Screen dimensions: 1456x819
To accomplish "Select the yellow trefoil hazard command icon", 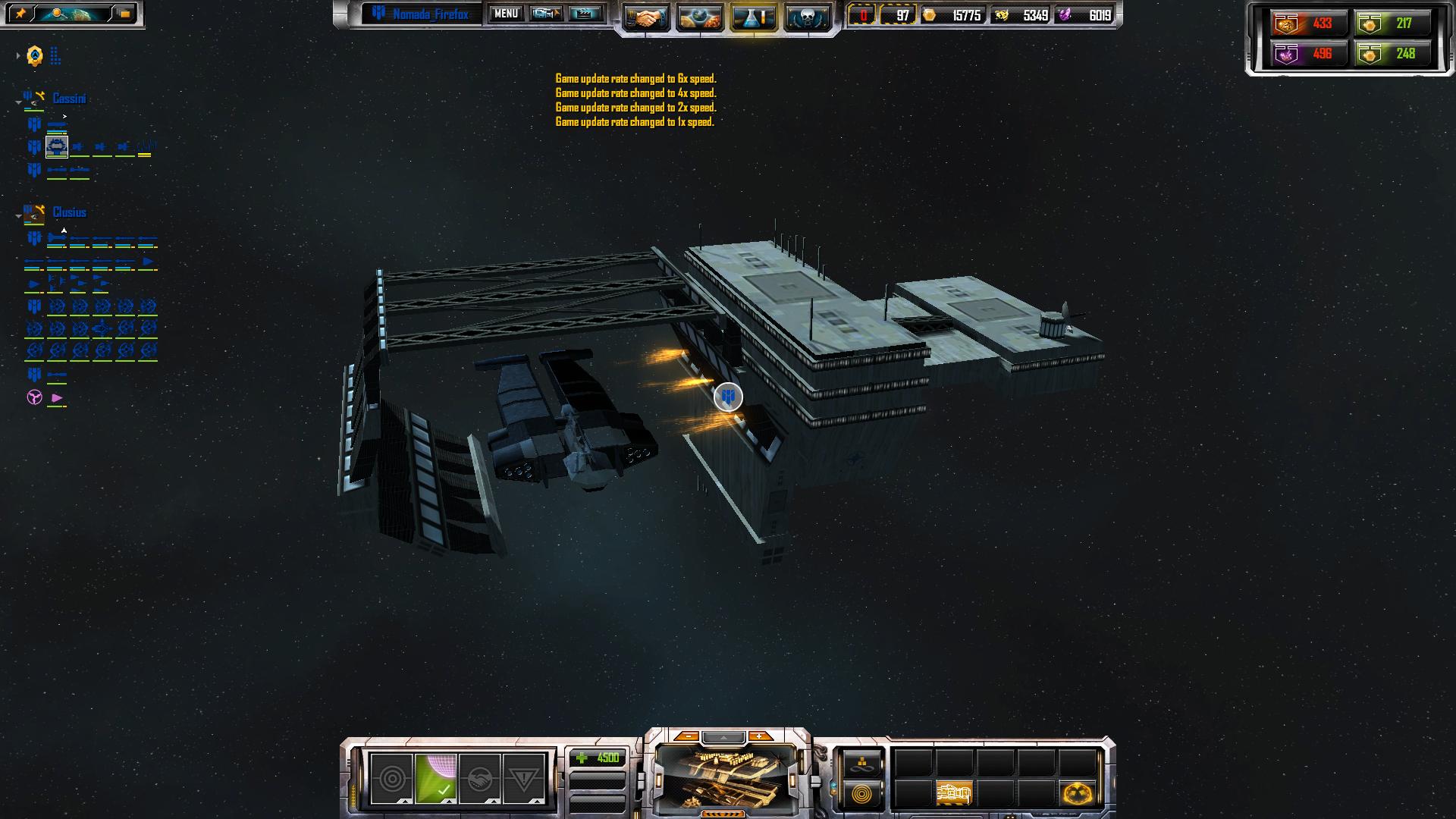I will tap(1077, 794).
